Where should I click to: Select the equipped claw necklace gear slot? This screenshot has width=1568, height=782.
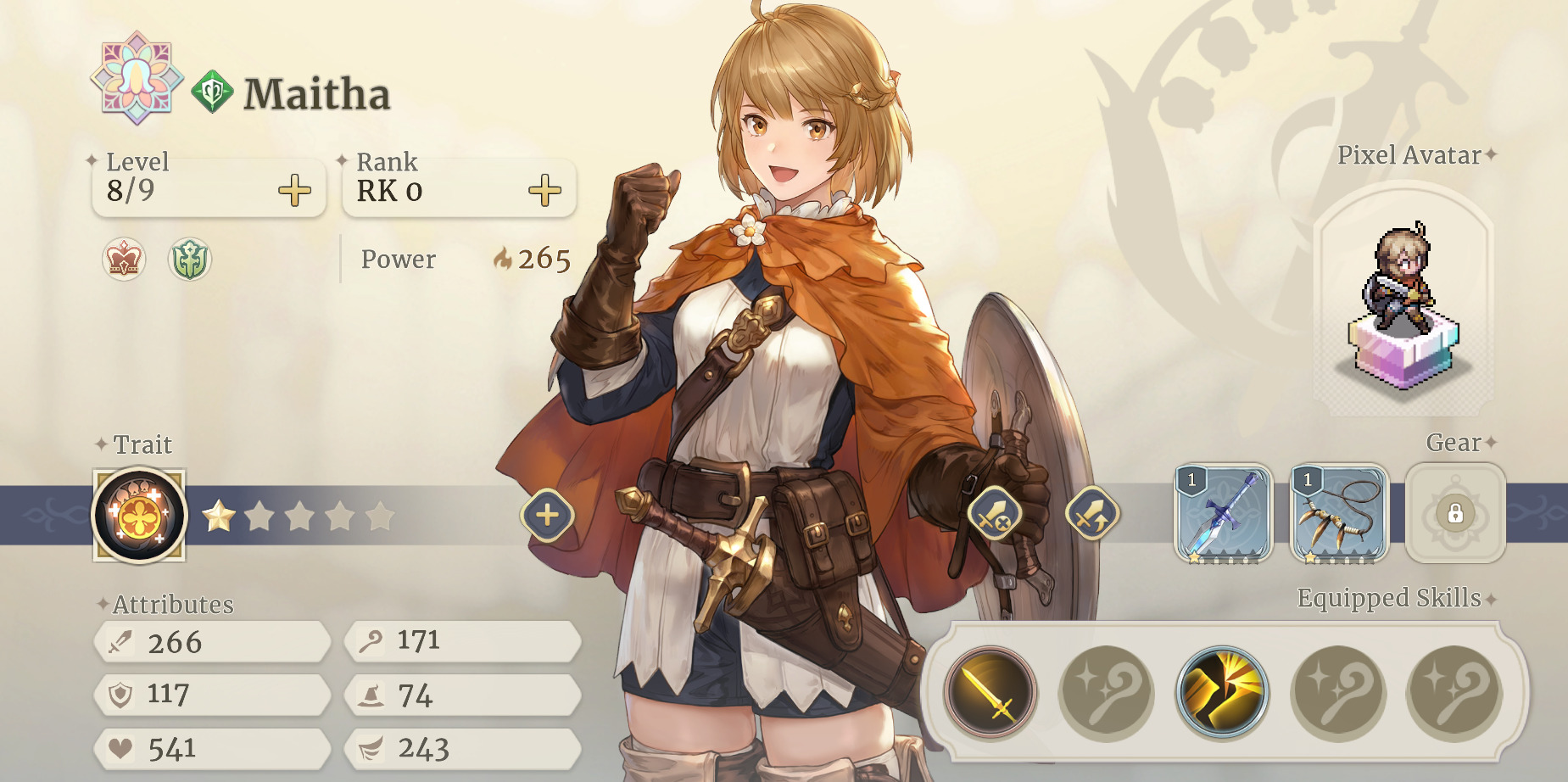click(x=1339, y=513)
